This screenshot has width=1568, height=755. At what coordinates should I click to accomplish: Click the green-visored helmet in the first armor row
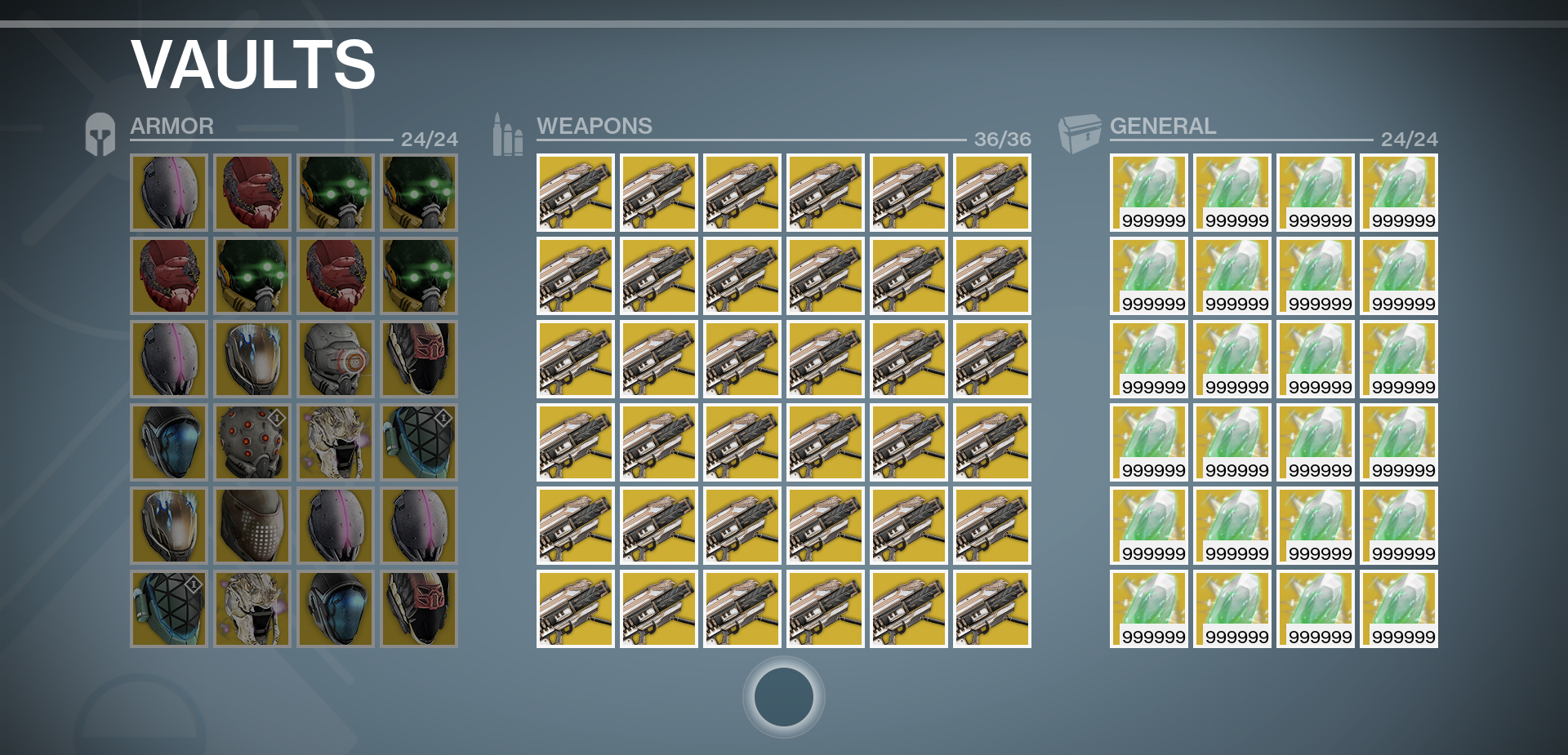coord(335,193)
